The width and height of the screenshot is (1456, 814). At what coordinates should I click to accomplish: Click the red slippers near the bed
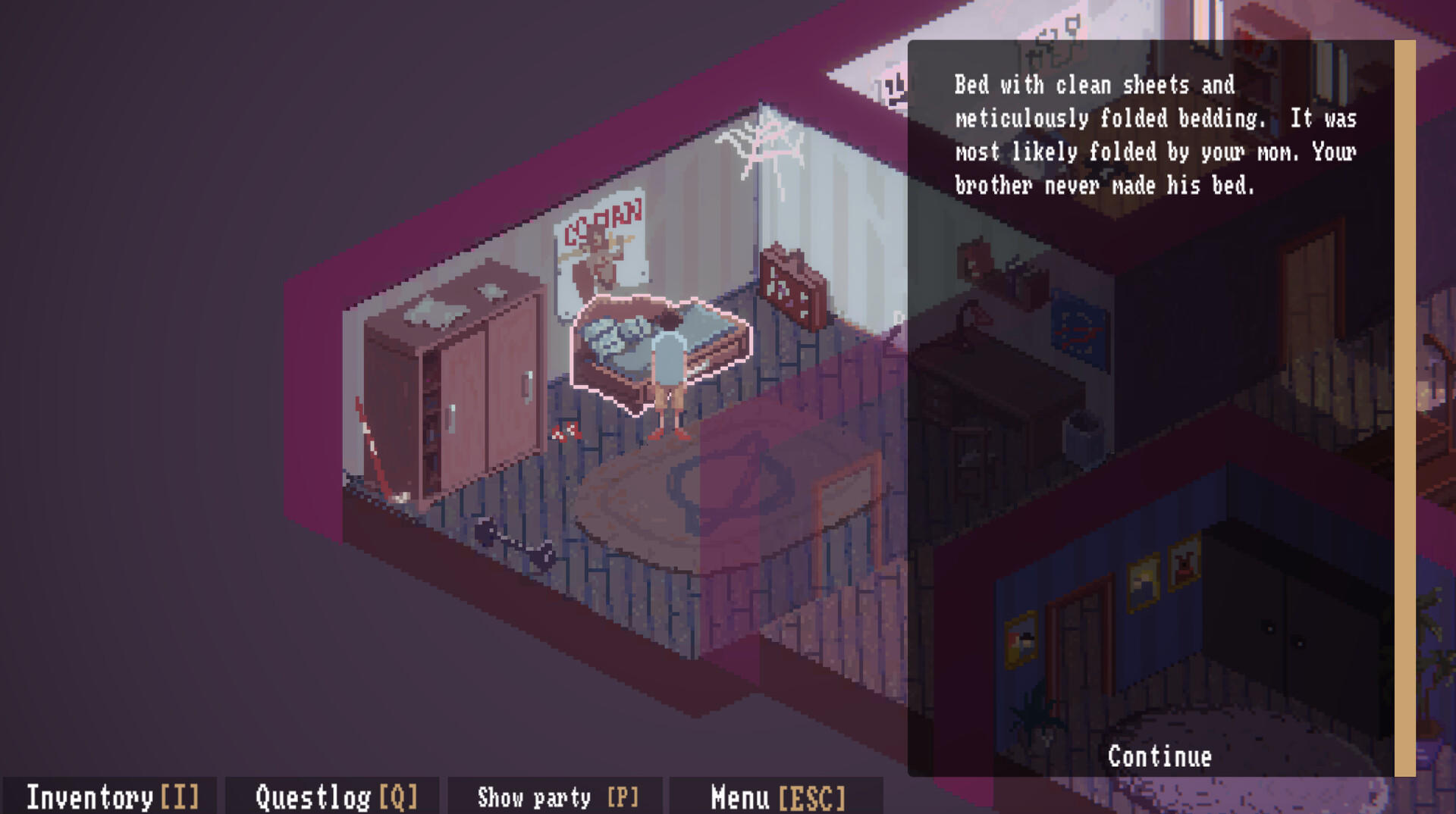point(569,432)
